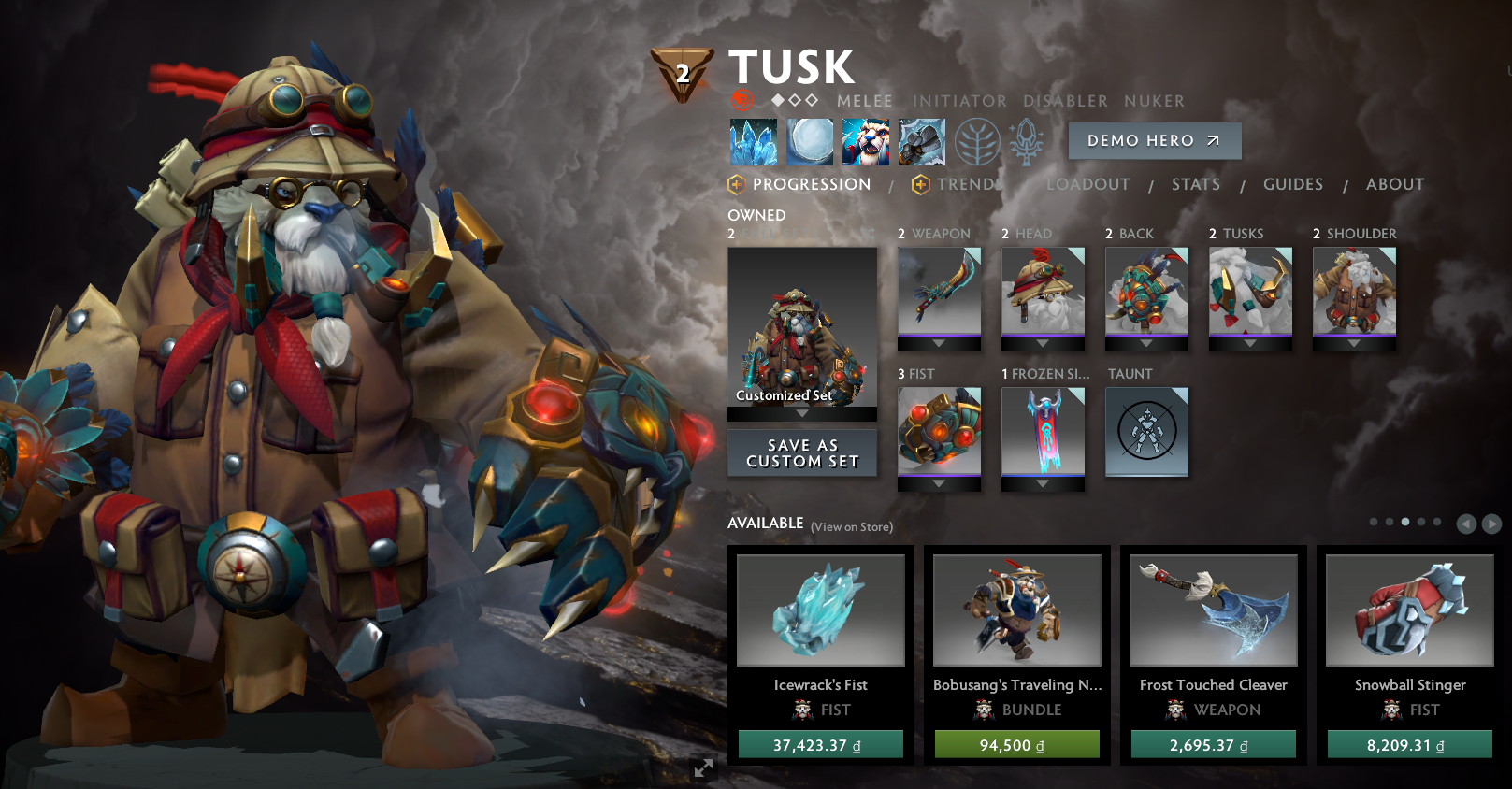Open the Guides tab
This screenshot has width=1512, height=789.
point(1292,184)
